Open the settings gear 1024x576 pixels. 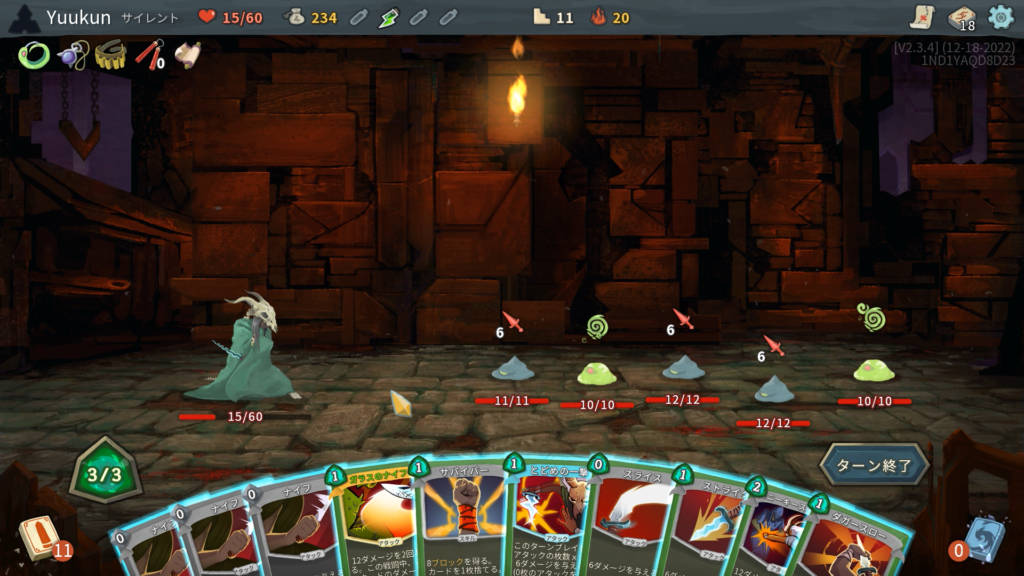pos(1000,17)
